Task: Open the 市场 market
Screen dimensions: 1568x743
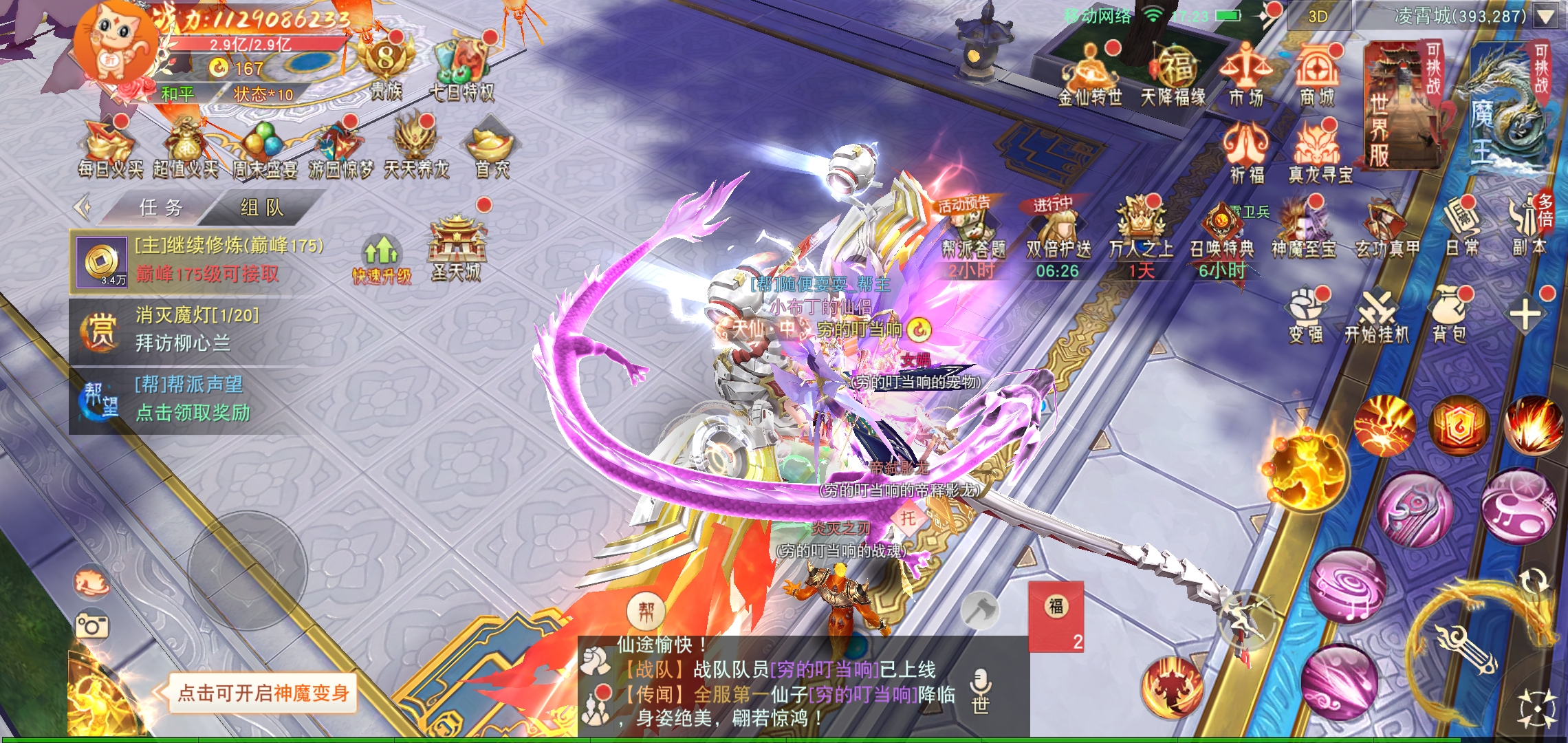Action: pyautogui.click(x=1245, y=76)
